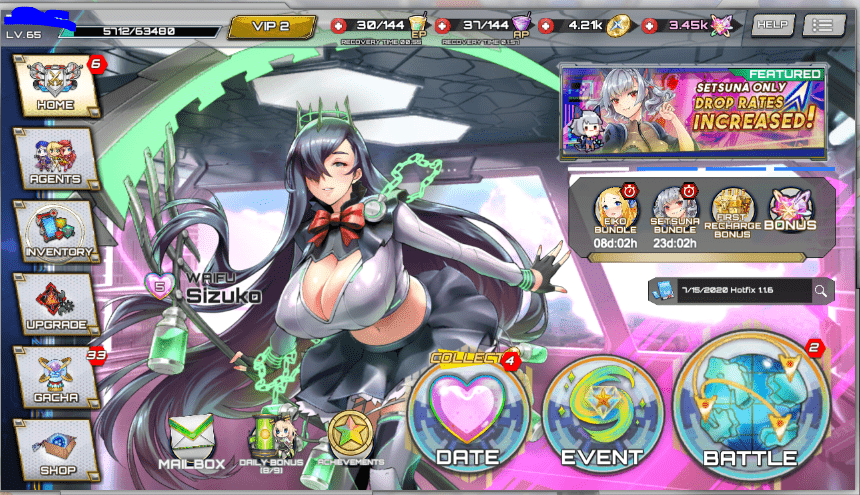Viewport: 860px width, 495px height.
Task: Check the First Recharge Bonus
Action: point(732,216)
